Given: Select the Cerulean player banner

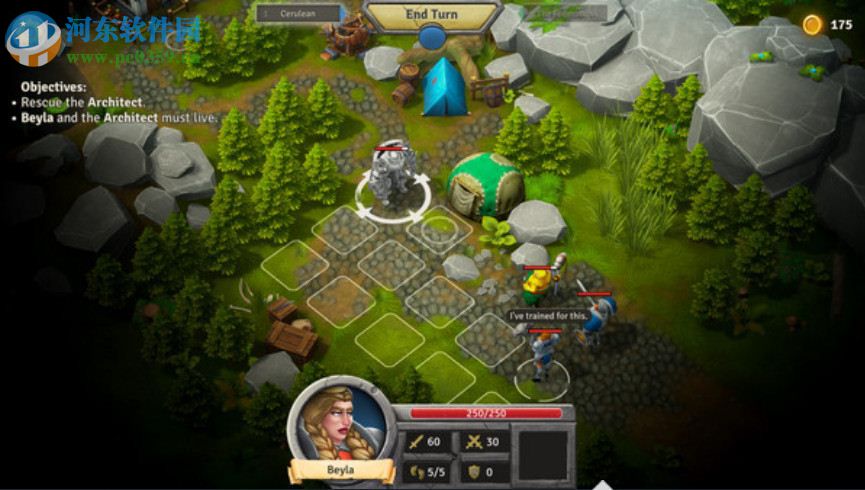Looking at the screenshot, I should (x=298, y=14).
